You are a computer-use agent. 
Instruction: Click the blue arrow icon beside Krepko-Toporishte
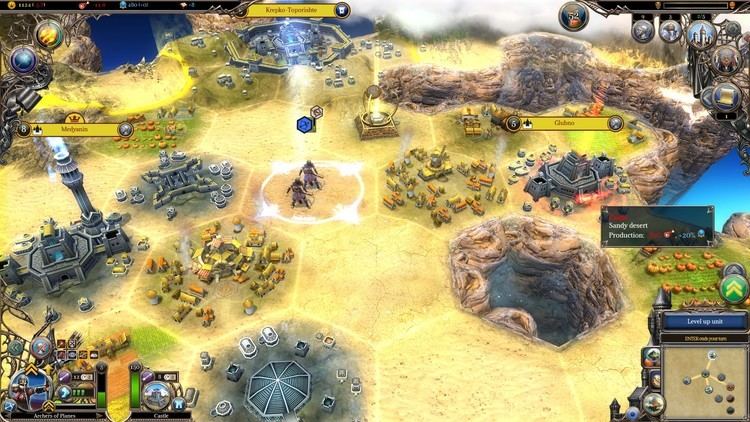pyautogui.click(x=342, y=10)
